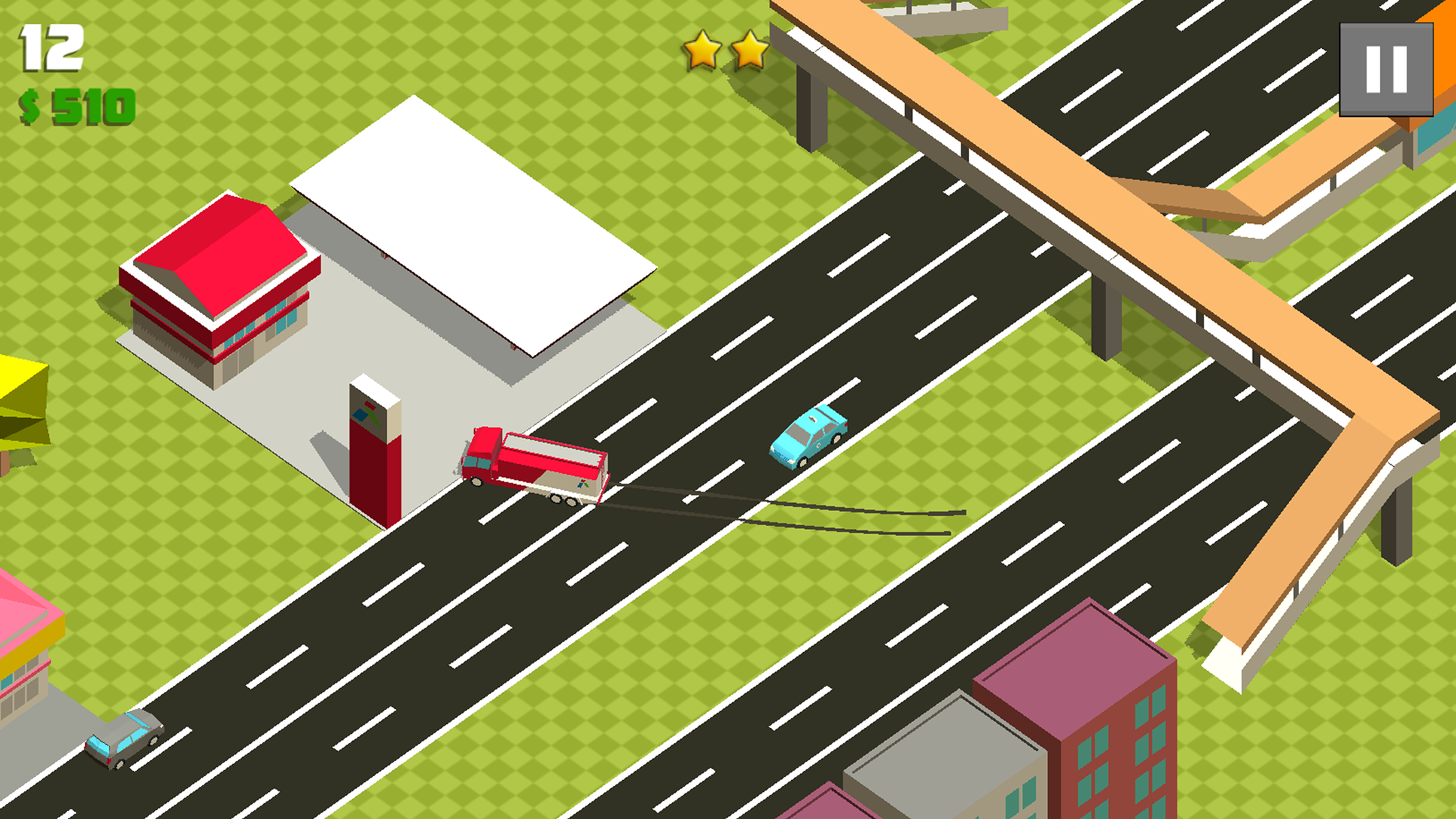Tap the yellow tree on the left edge
The image size is (1456, 819).
20,396
